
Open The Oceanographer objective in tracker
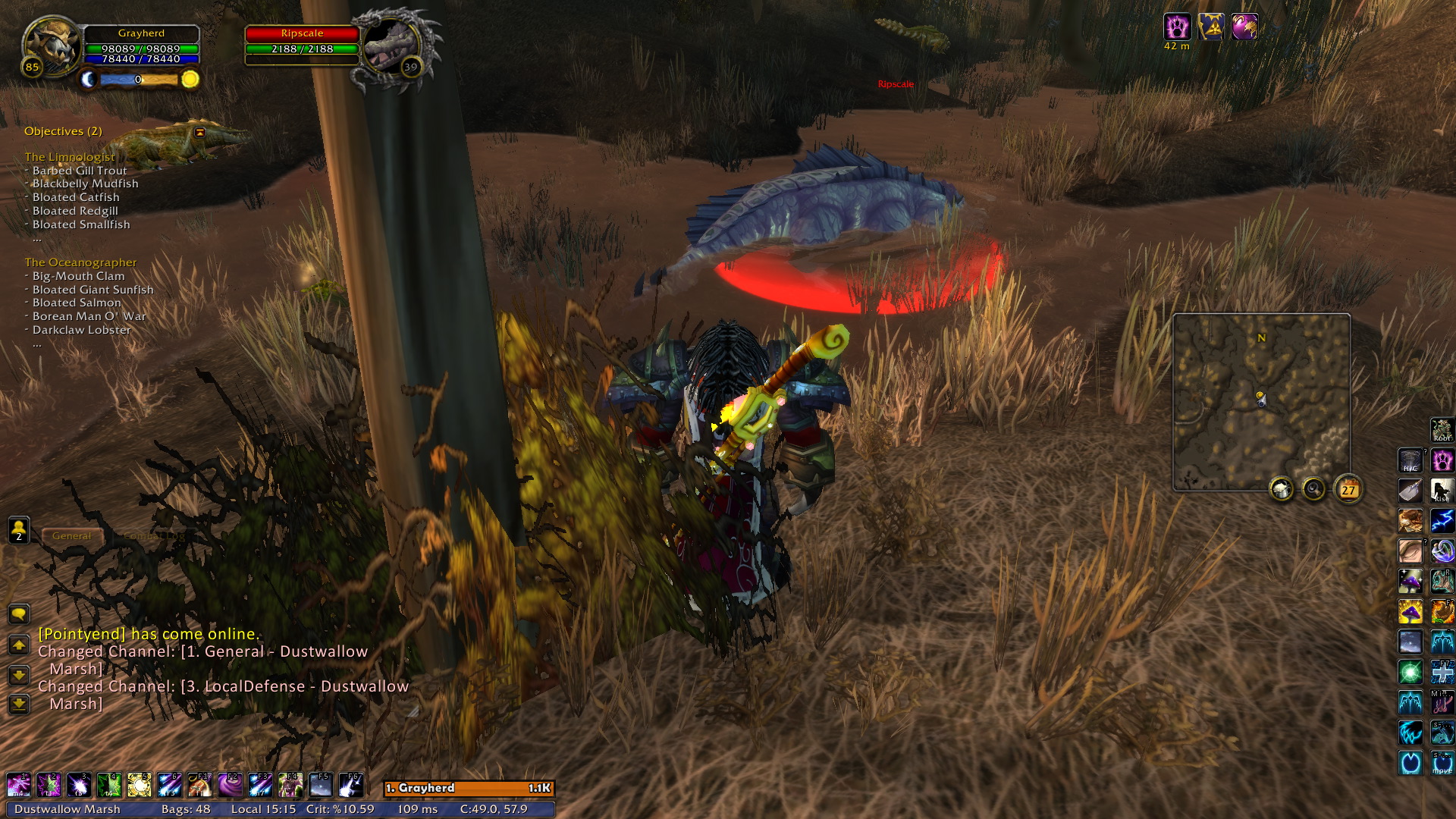click(x=80, y=262)
